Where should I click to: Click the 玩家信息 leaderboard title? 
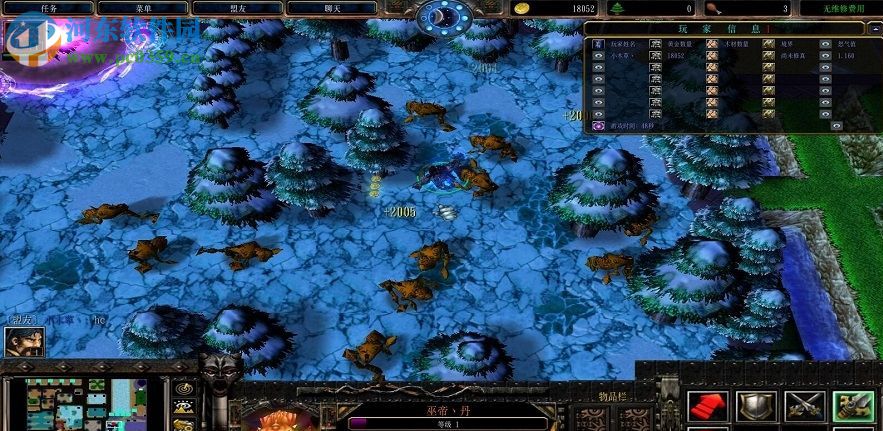click(x=724, y=28)
